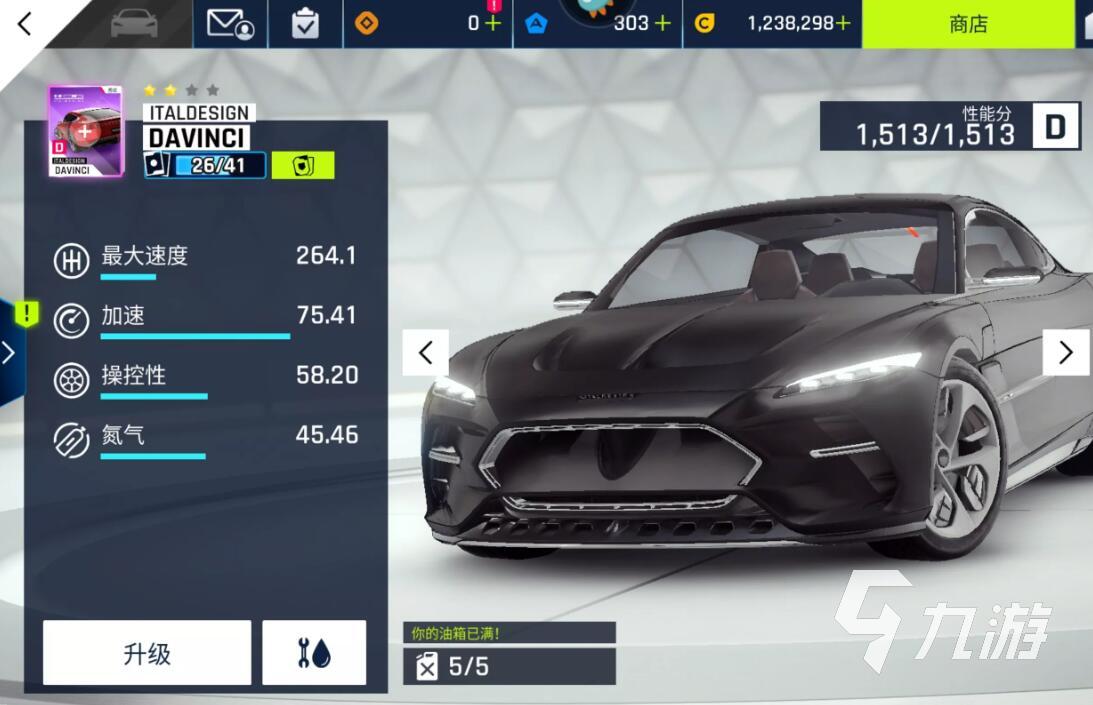The image size is (1093, 705).
Task: View the 最大速度 top speed stat
Action: tap(205, 256)
